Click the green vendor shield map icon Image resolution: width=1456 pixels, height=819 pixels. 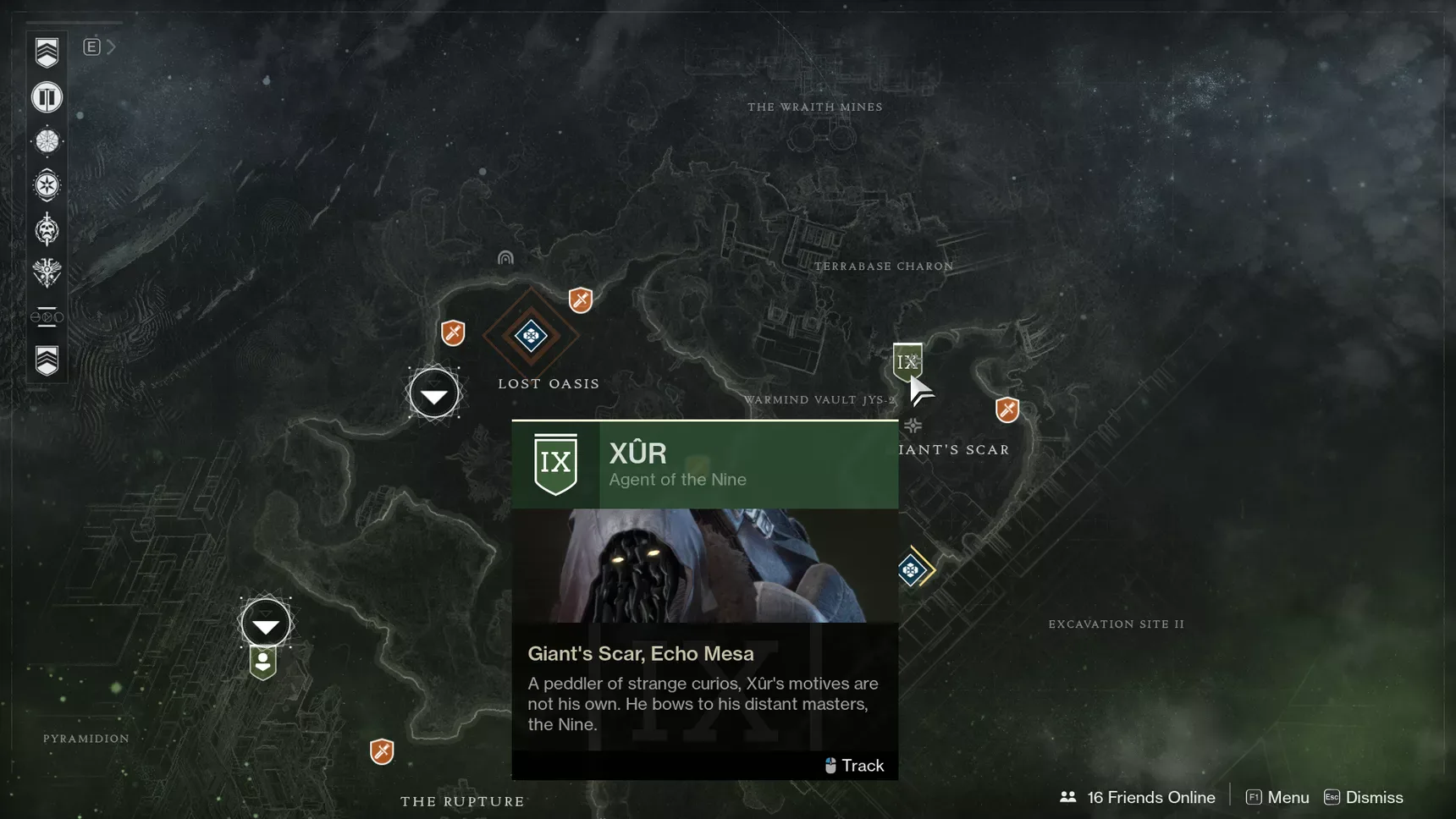pos(263,663)
